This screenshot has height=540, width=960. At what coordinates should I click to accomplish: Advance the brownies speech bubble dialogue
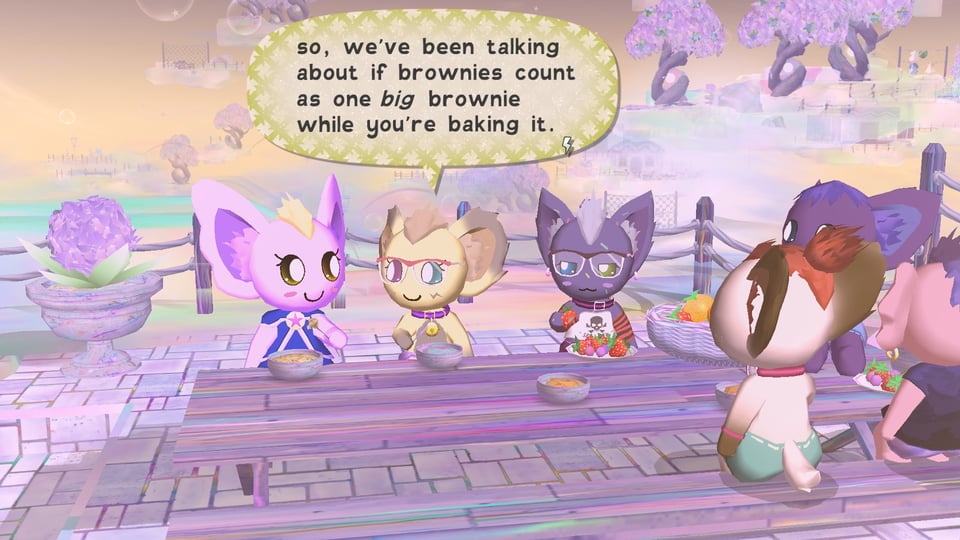click(x=430, y=85)
